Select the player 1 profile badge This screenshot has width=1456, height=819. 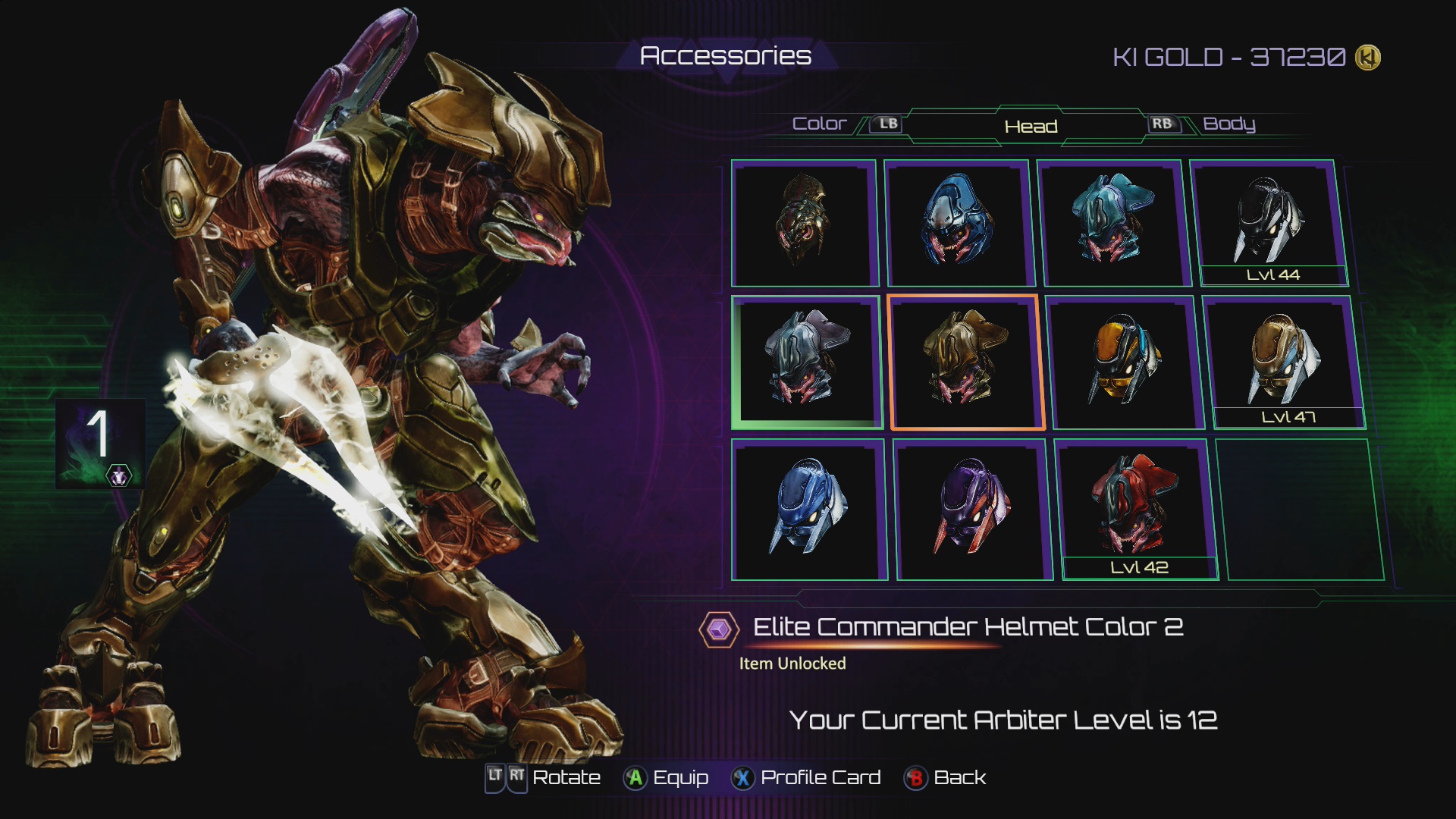(x=100, y=443)
